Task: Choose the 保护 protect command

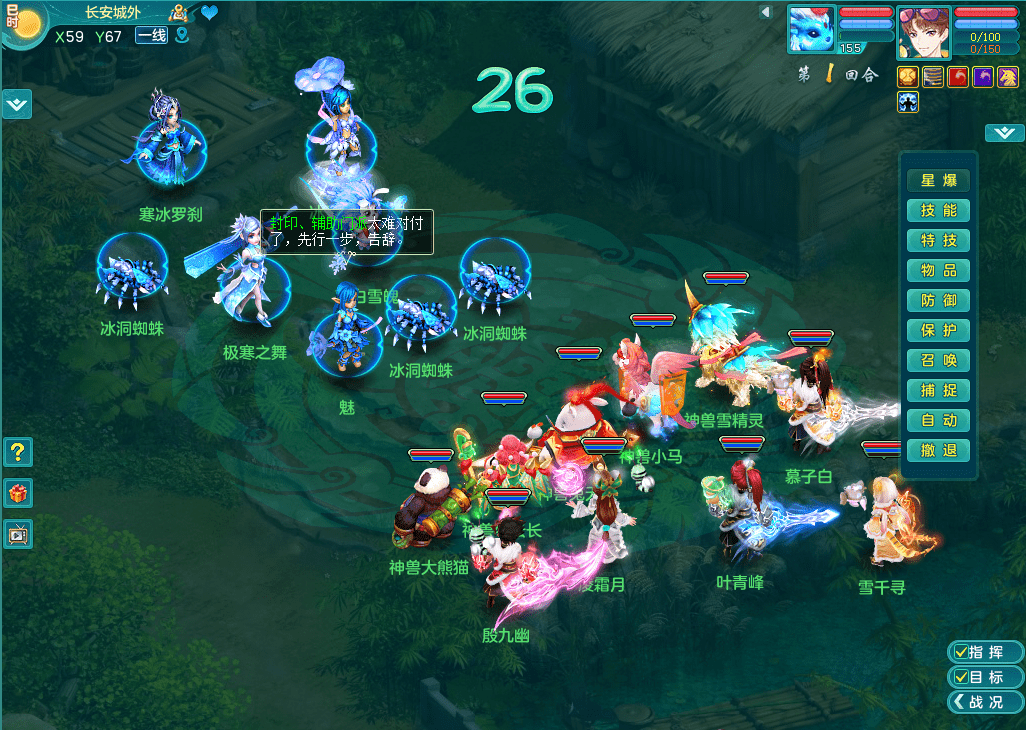Action: (938, 330)
